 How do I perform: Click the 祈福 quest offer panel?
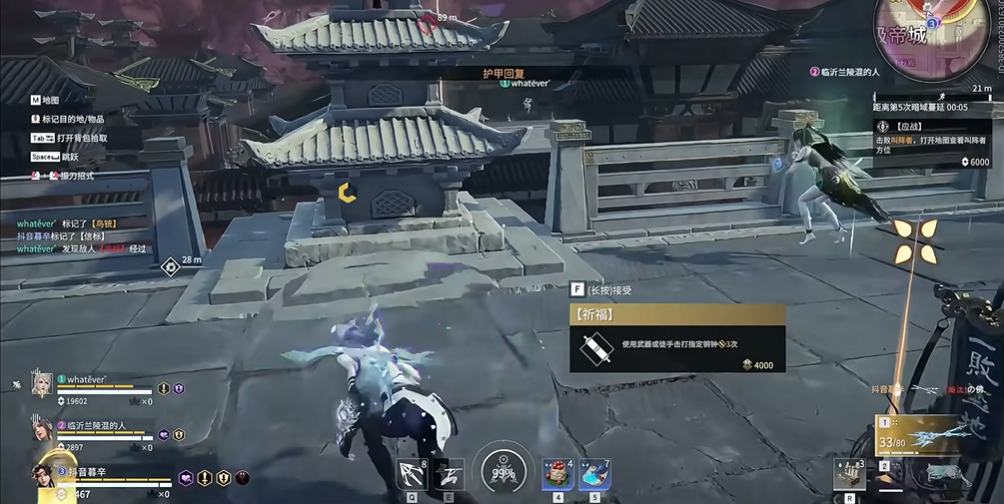click(677, 338)
